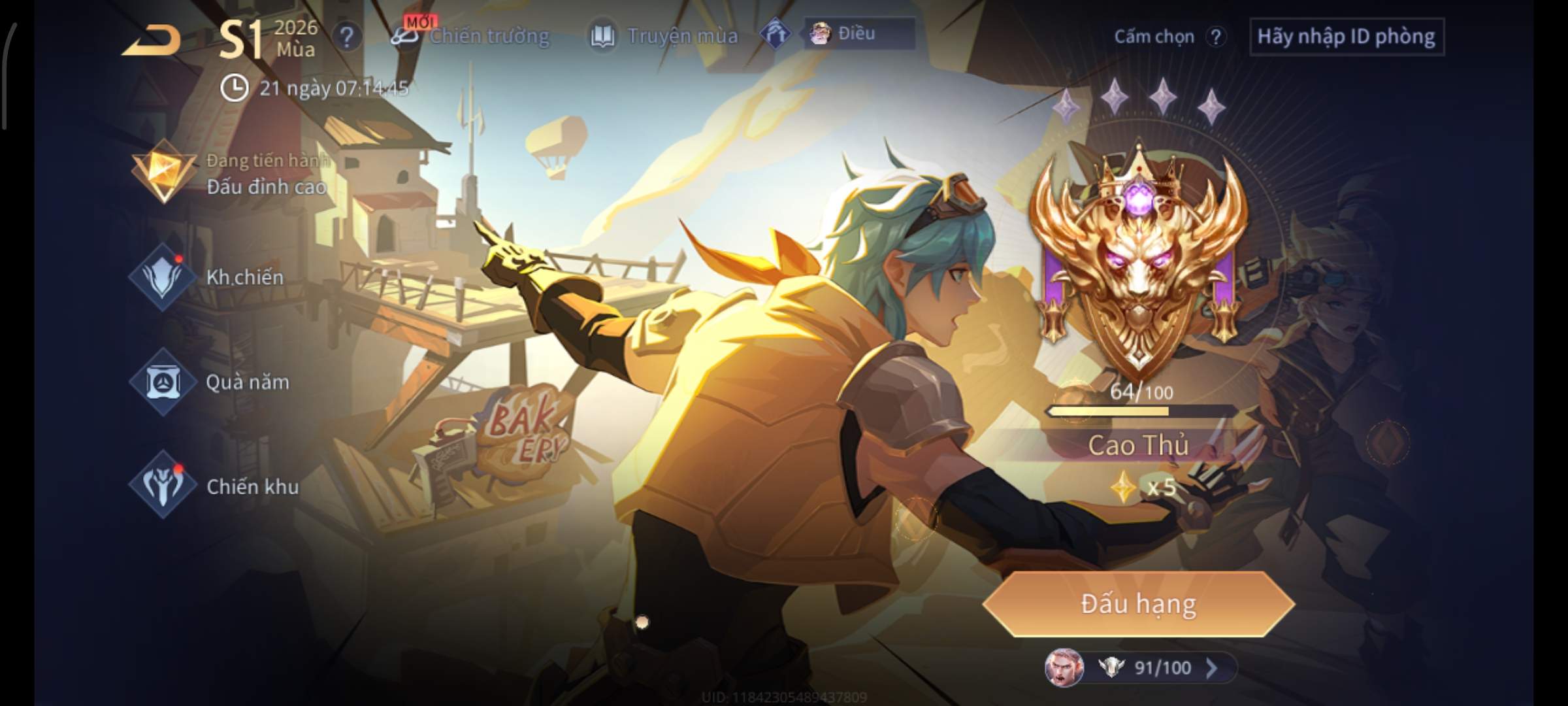Open the Chiến khu menu
Image resolution: width=1568 pixels, height=706 pixels.
point(214,486)
